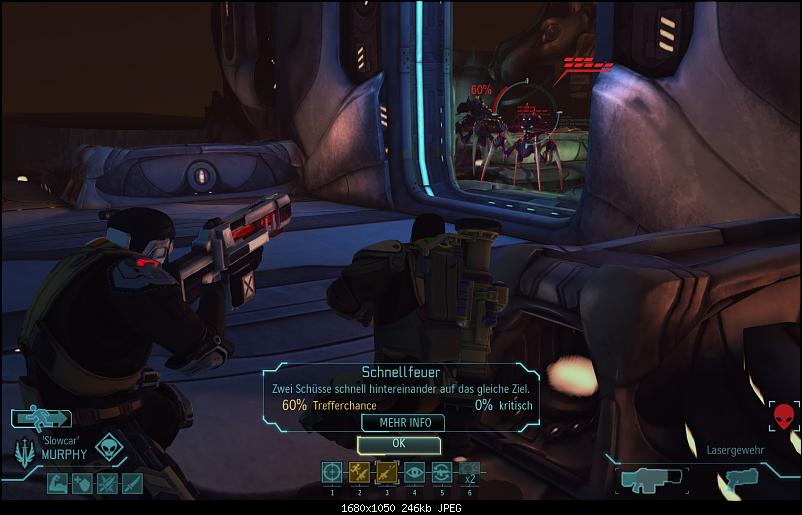
Task: Select the x2 ability in slot six
Action: pyautogui.click(x=468, y=473)
